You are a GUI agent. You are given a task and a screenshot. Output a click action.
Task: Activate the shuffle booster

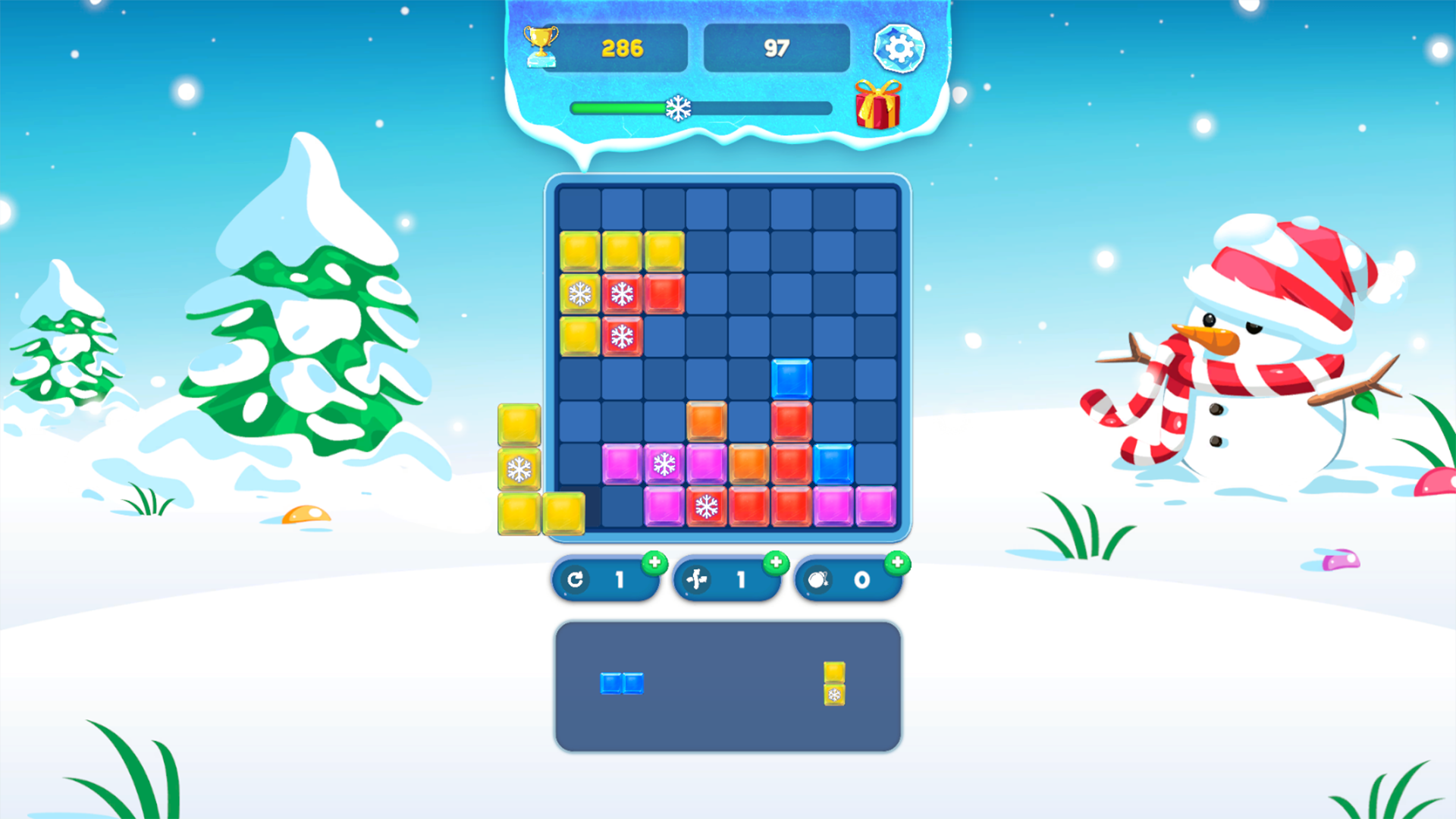(726, 579)
